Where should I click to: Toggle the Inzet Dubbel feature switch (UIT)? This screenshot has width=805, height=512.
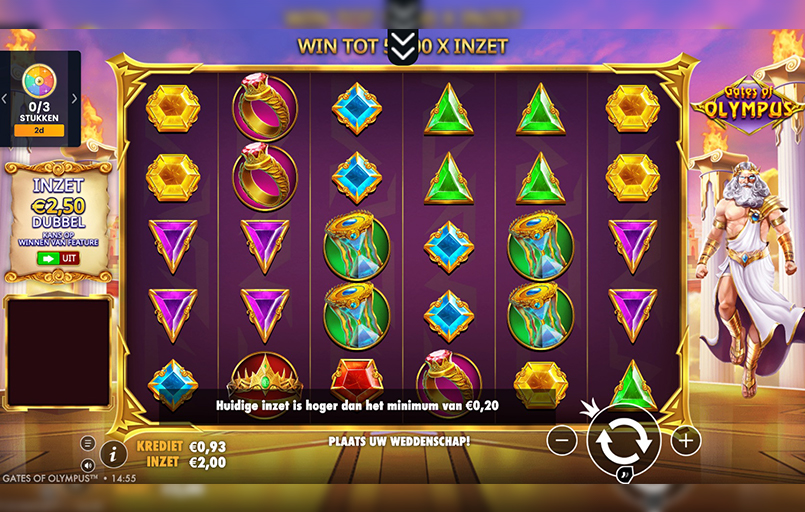point(58,258)
